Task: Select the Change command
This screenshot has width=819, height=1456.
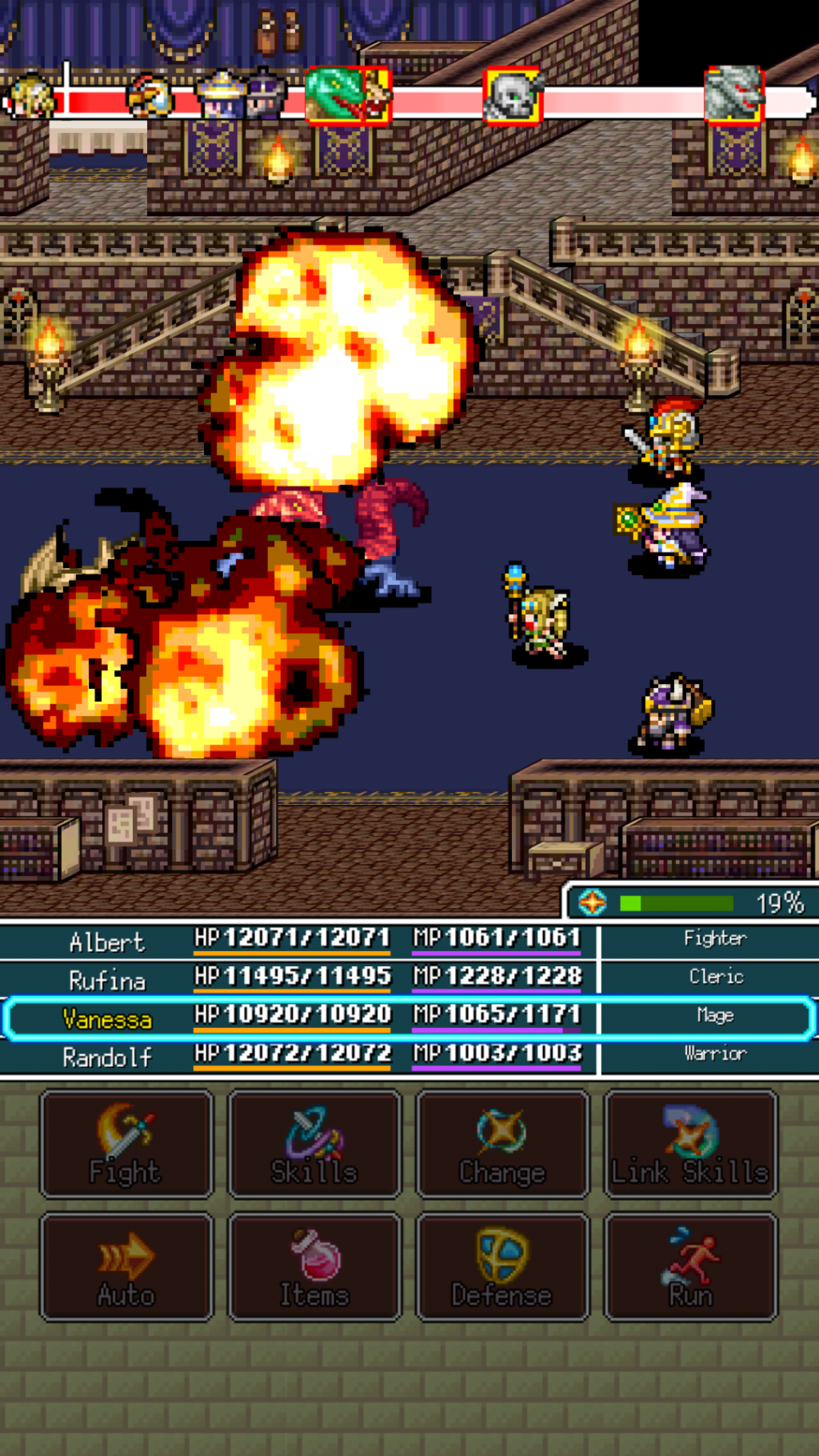Action: click(x=503, y=1145)
